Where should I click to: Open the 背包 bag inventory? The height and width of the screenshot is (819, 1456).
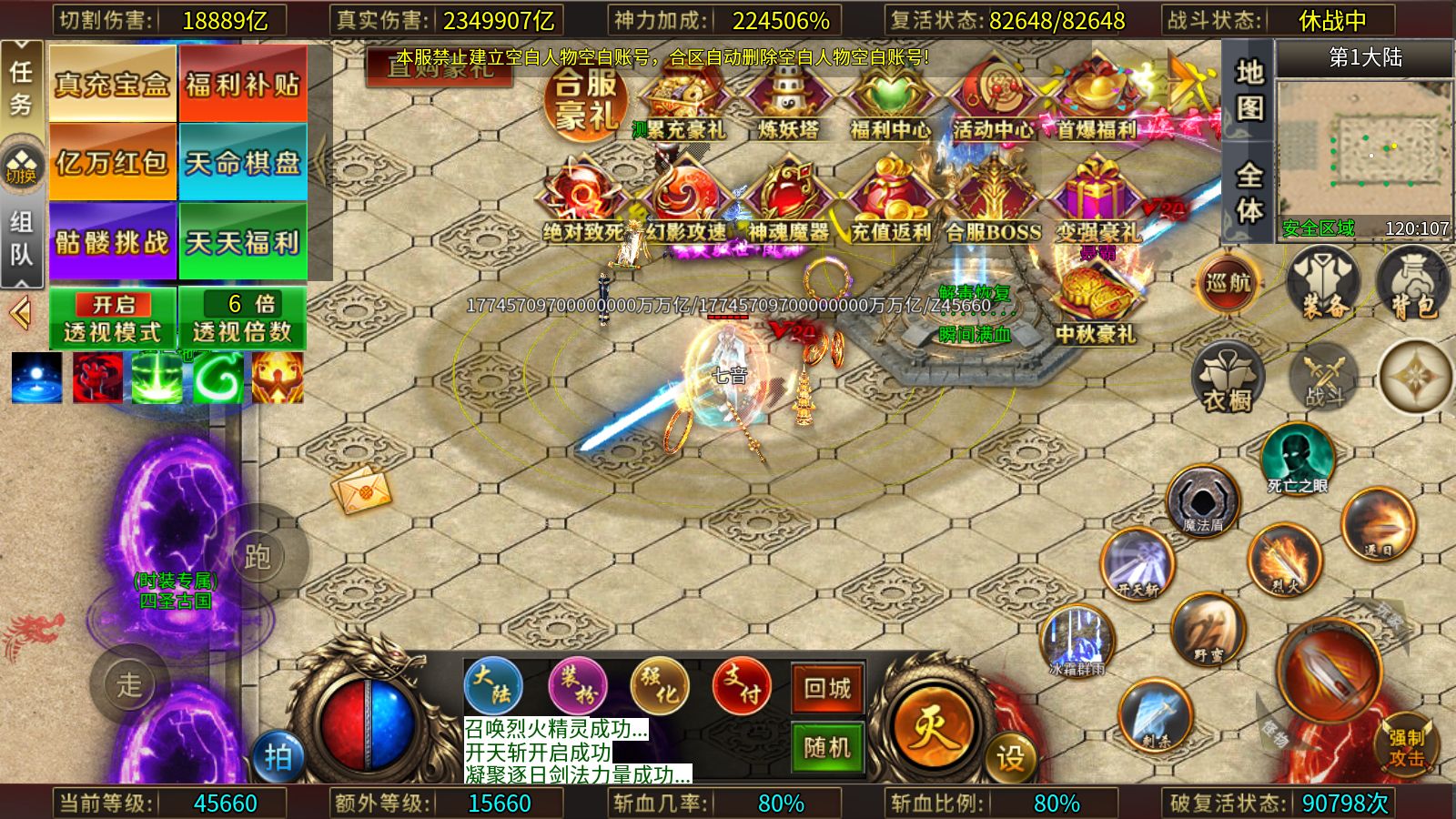(1411, 284)
